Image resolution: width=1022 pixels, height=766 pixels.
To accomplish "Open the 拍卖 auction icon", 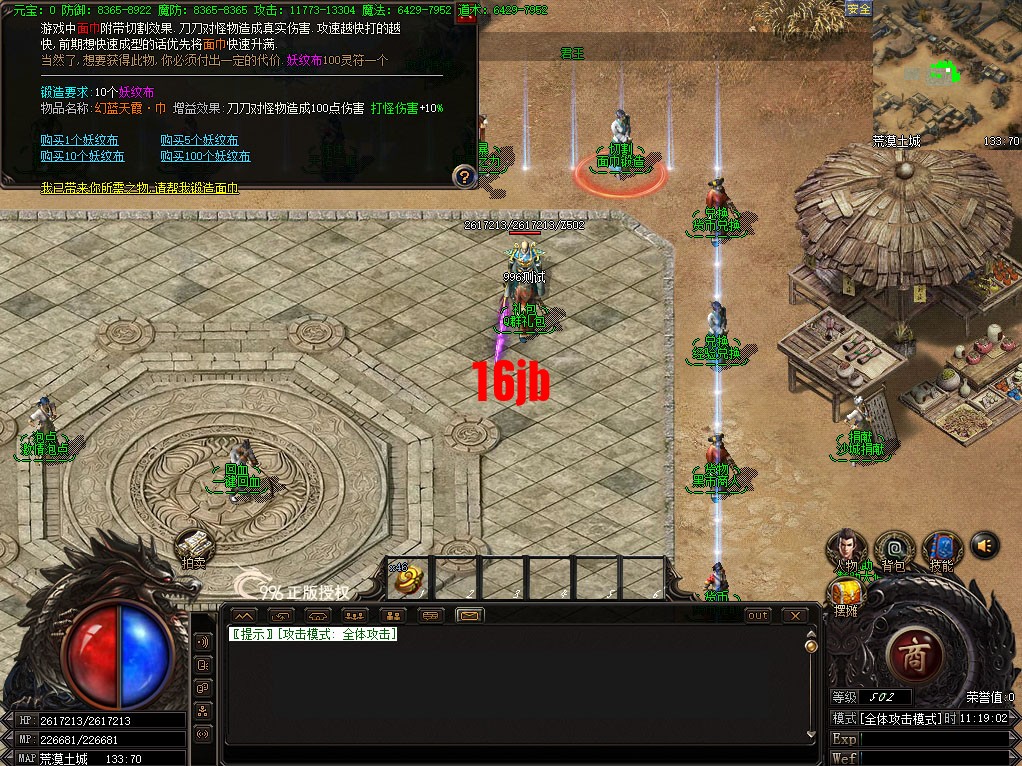I will [195, 547].
